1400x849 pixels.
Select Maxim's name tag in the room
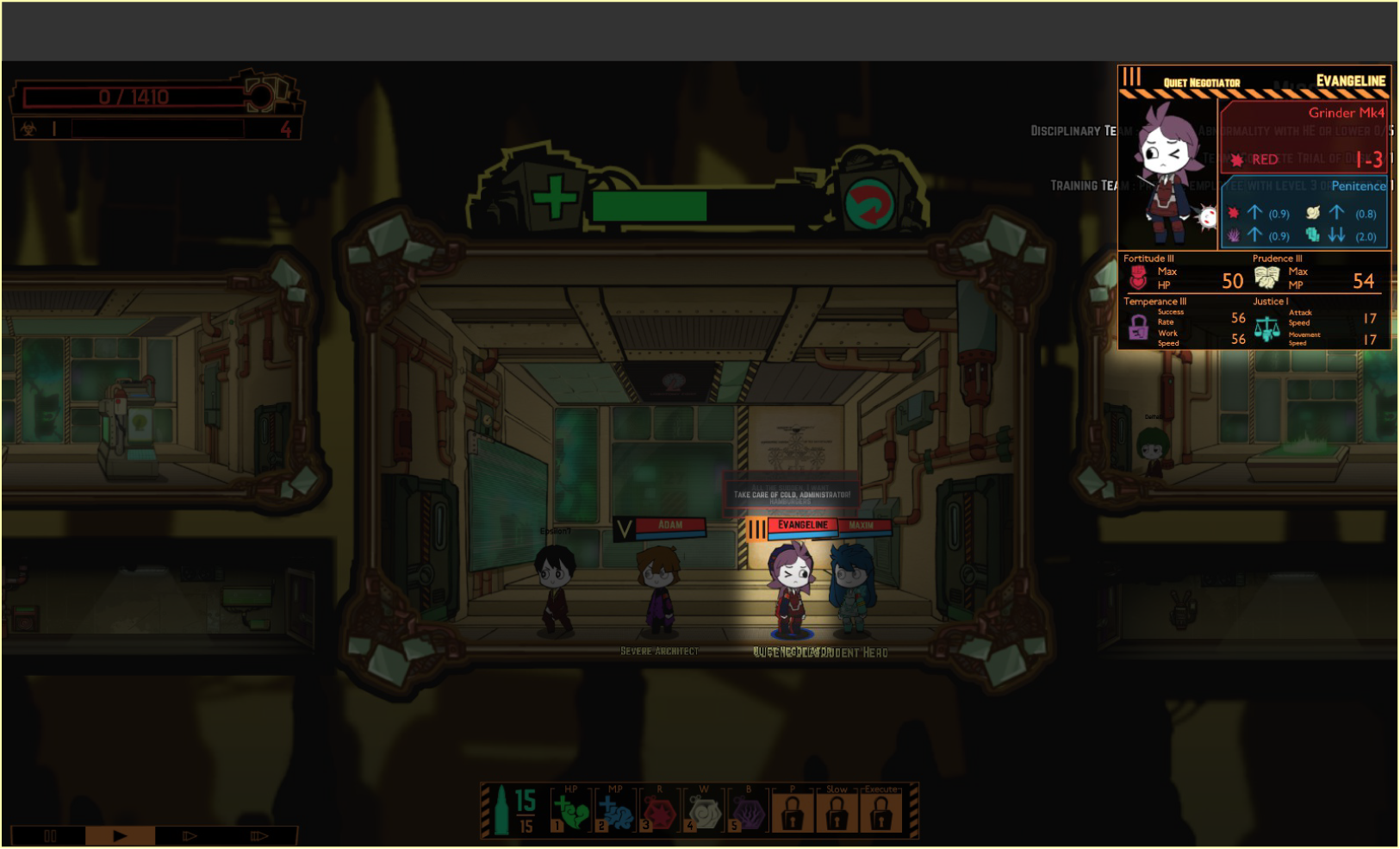(862, 525)
